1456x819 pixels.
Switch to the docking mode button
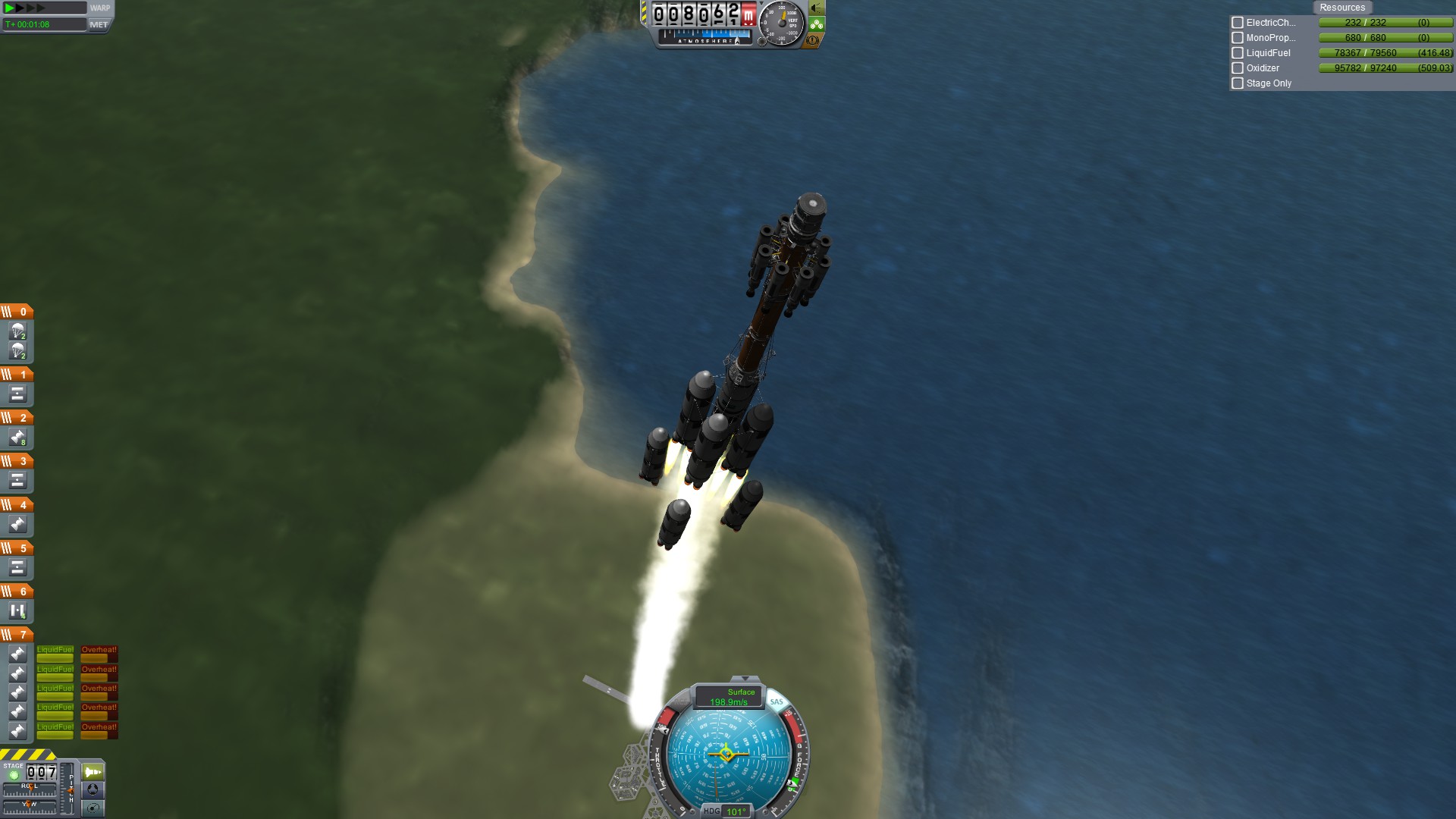pyautogui.click(x=93, y=789)
